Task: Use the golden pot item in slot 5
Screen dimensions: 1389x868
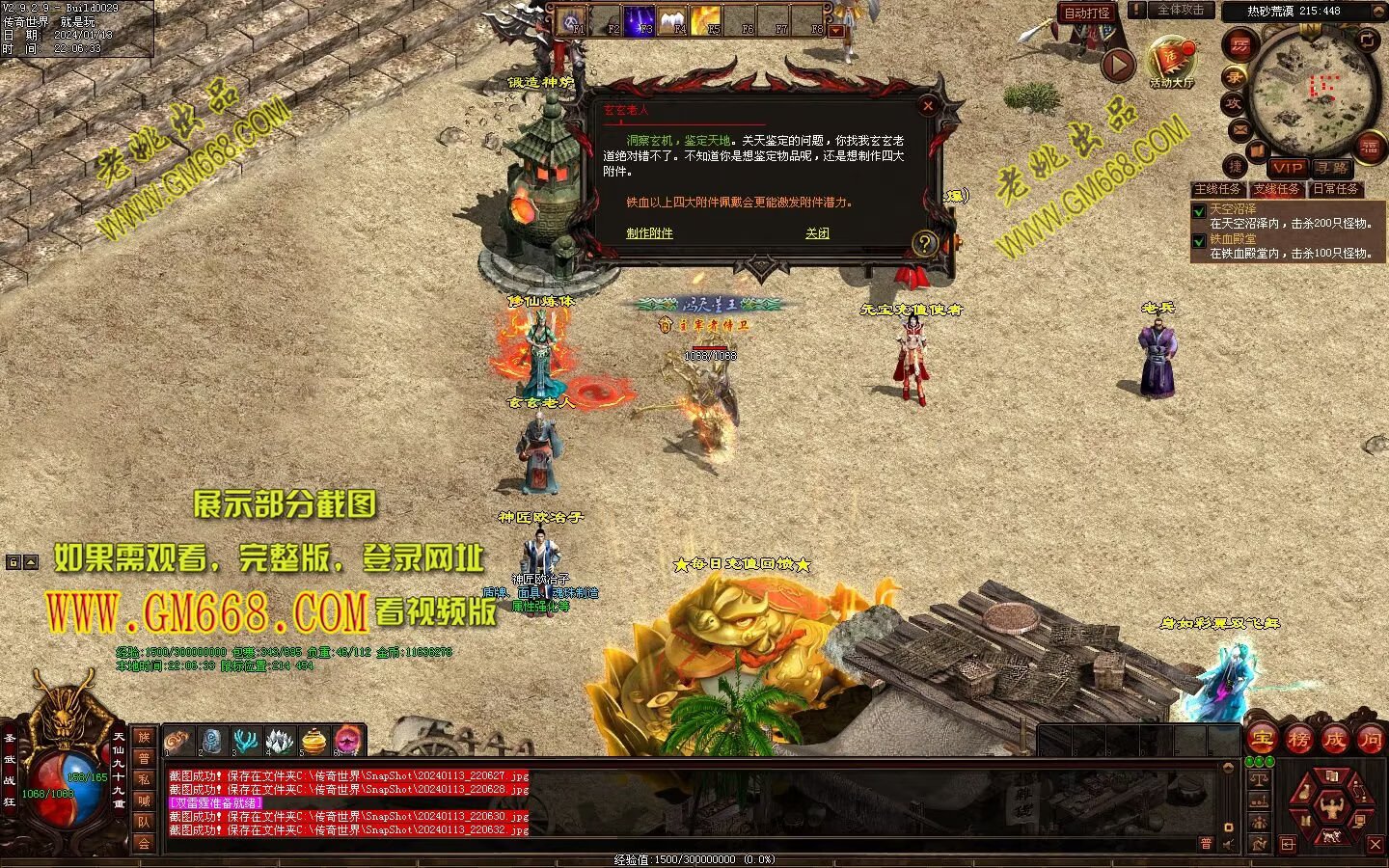Action: 313,741
